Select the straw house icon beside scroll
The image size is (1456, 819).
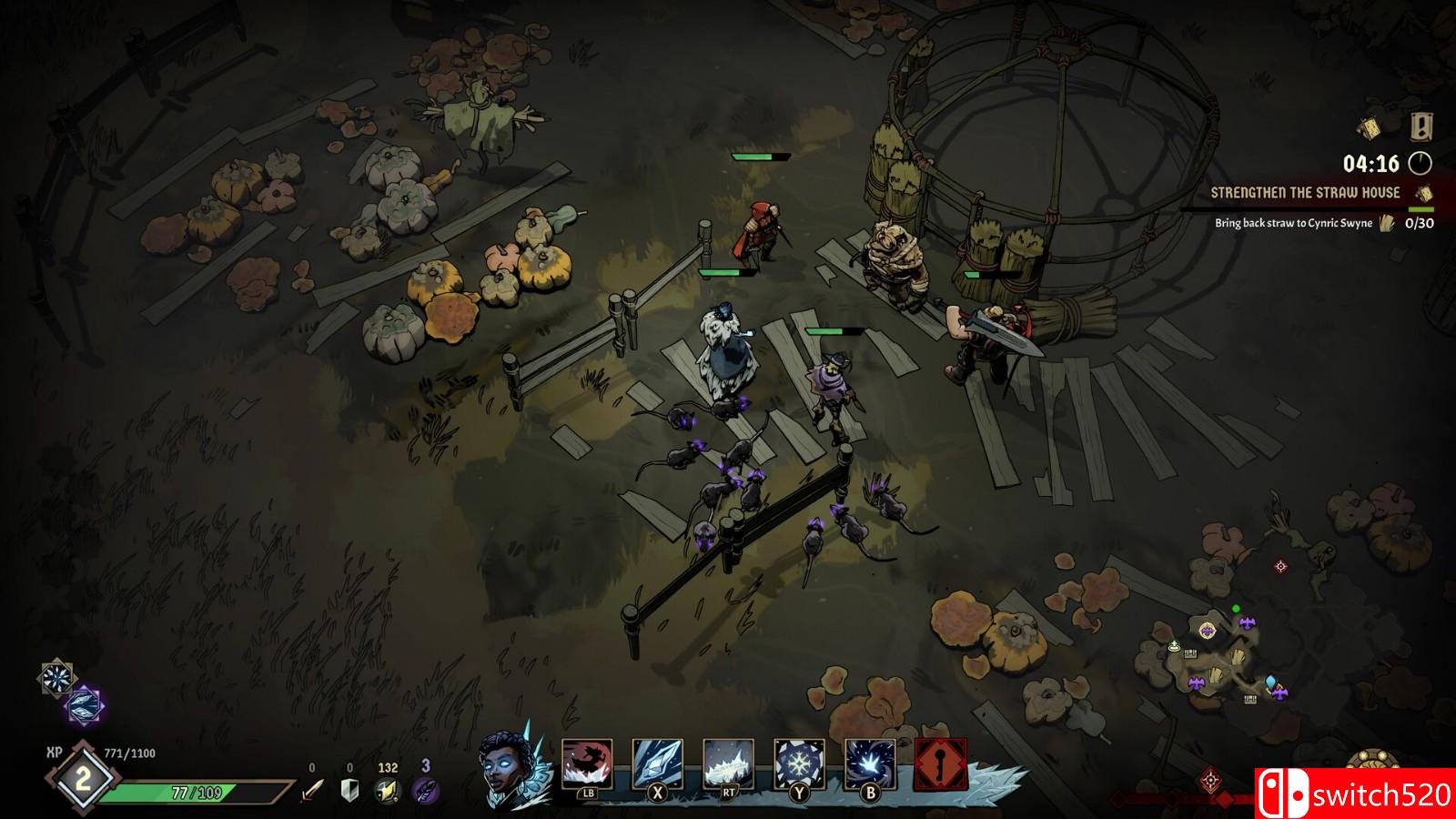pos(1422,126)
